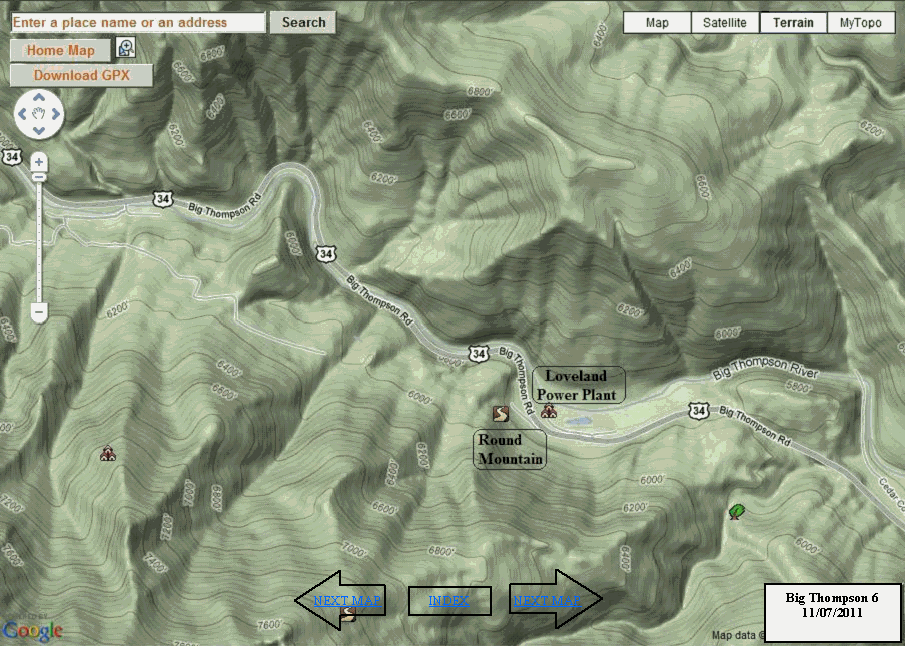Switch to the Map view
Image resolution: width=905 pixels, height=646 pixels.
pos(657,23)
